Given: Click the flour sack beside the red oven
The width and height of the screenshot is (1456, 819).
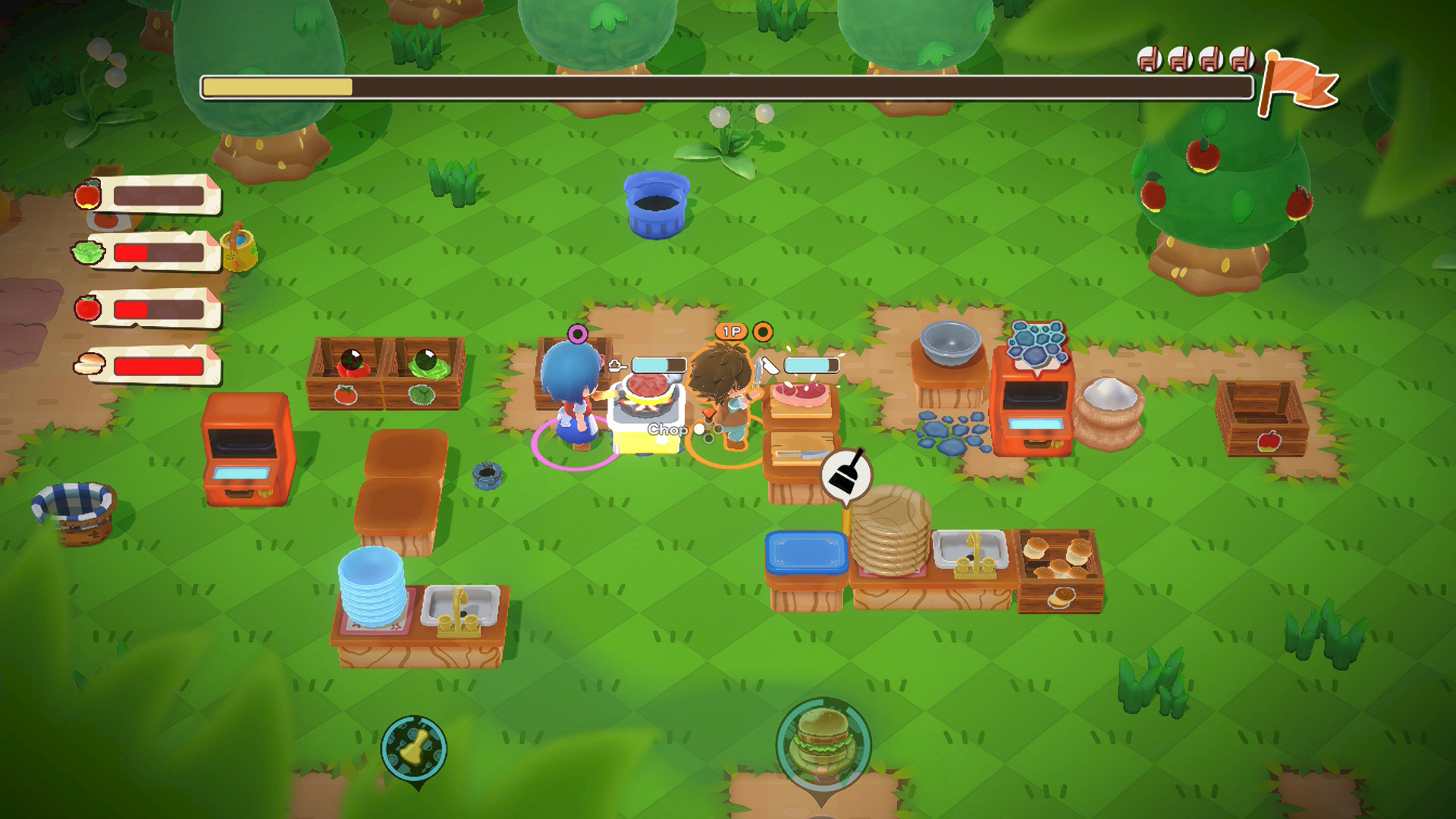Looking at the screenshot, I should tap(1108, 409).
